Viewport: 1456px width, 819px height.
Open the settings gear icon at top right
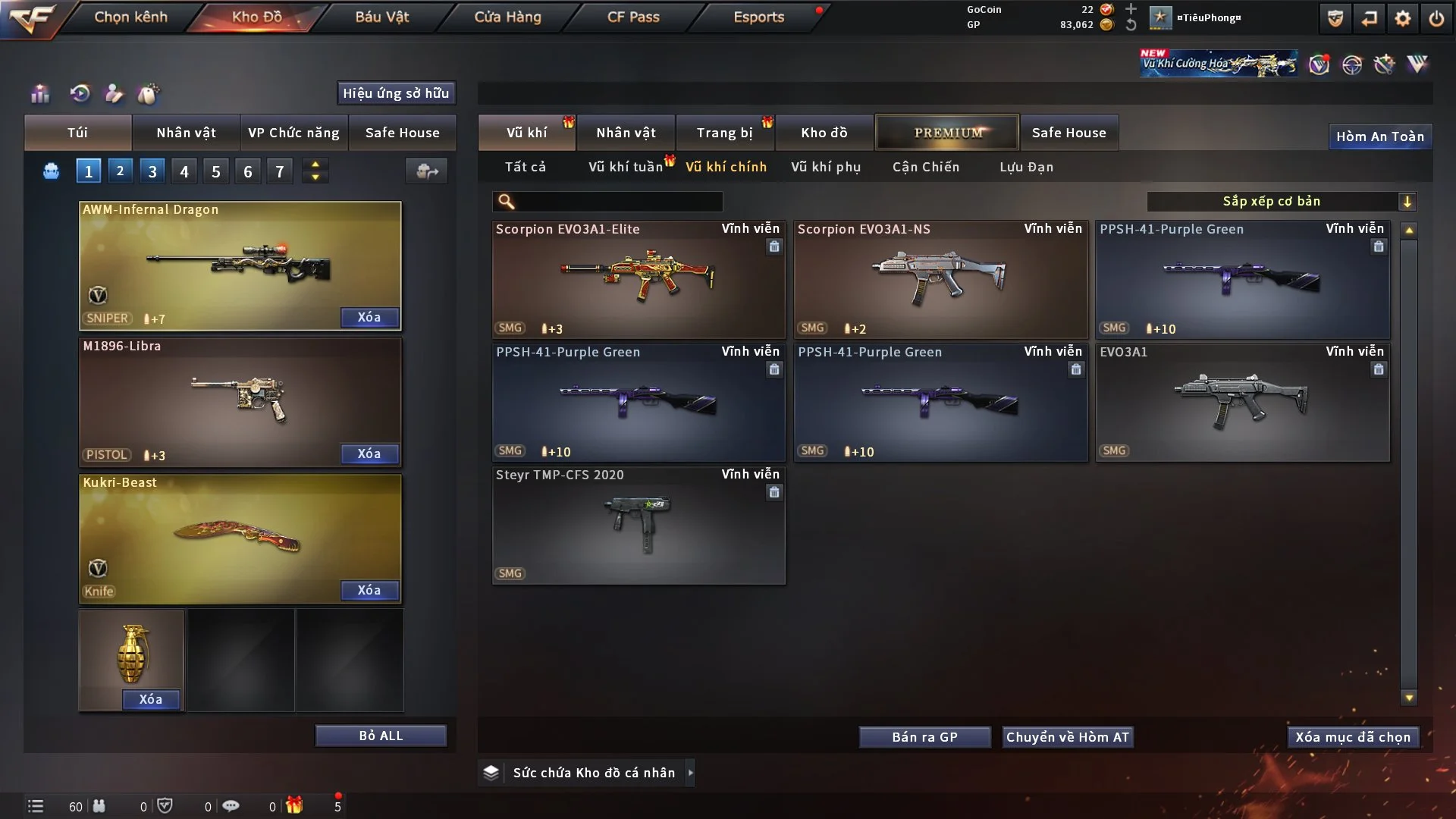[x=1404, y=17]
